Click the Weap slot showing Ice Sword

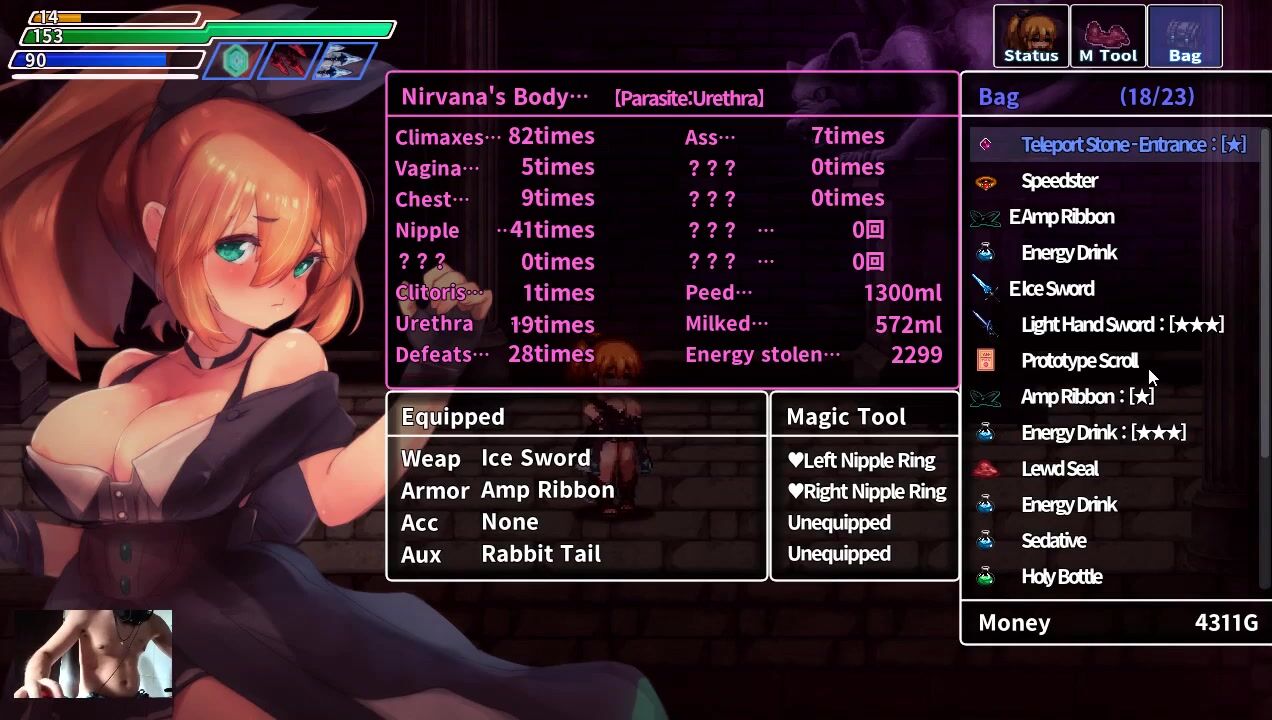click(535, 458)
